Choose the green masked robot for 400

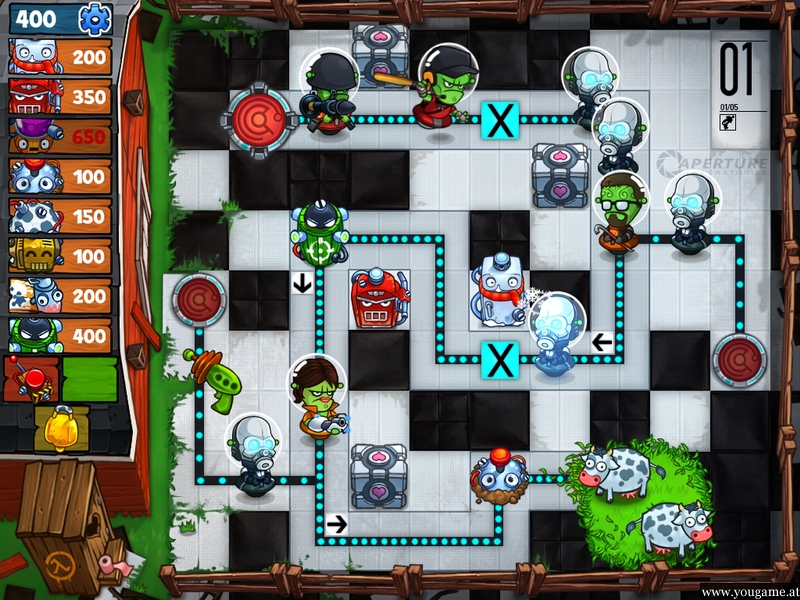[x=60, y=337]
